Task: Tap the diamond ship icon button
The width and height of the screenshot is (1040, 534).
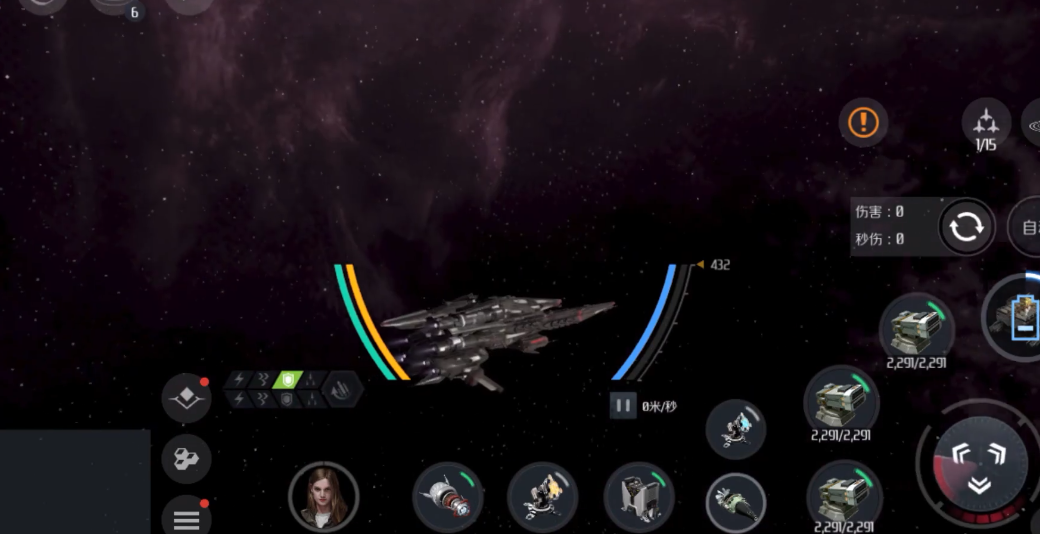Action: point(186,399)
